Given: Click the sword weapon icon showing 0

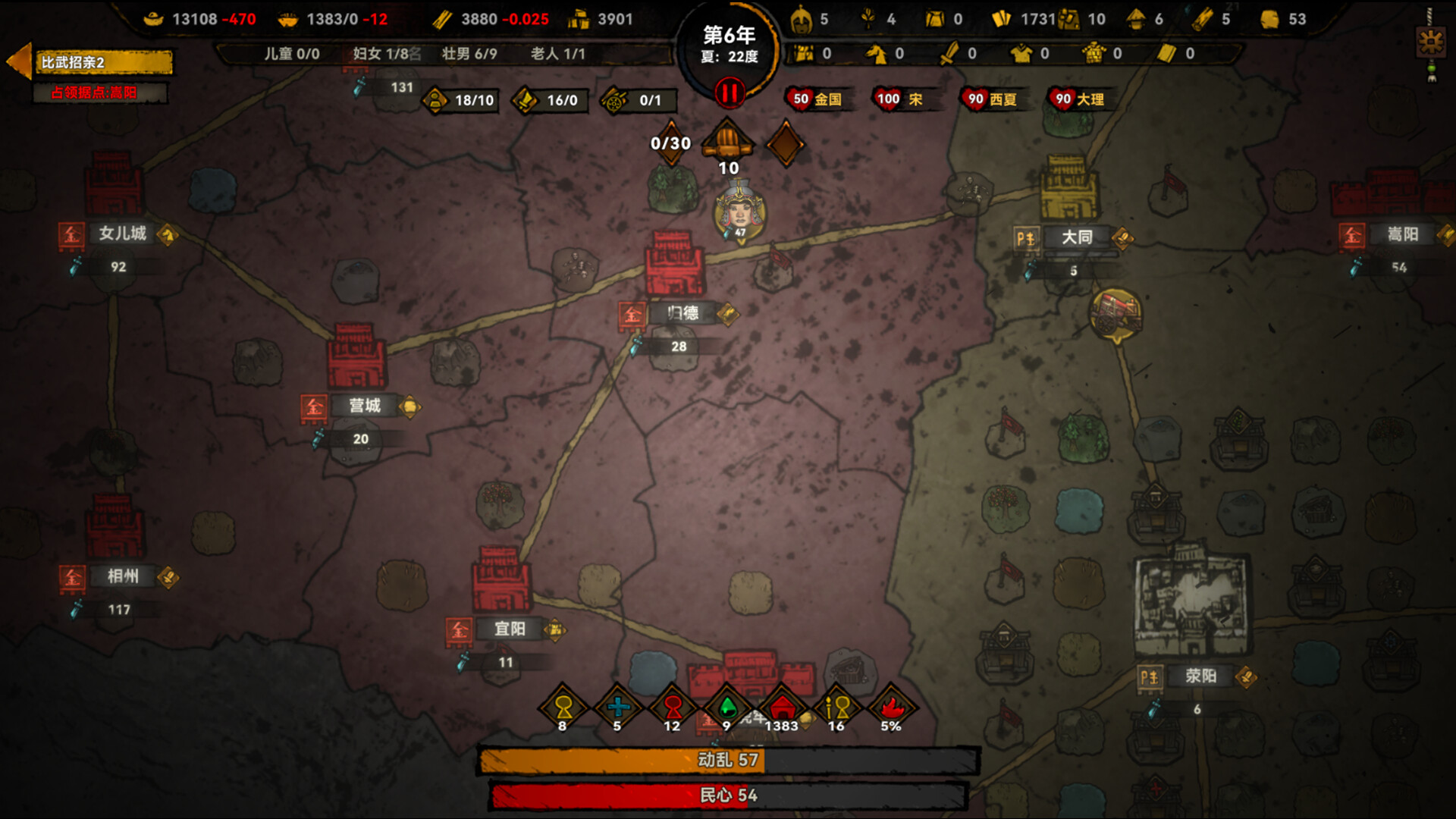Looking at the screenshot, I should (951, 55).
